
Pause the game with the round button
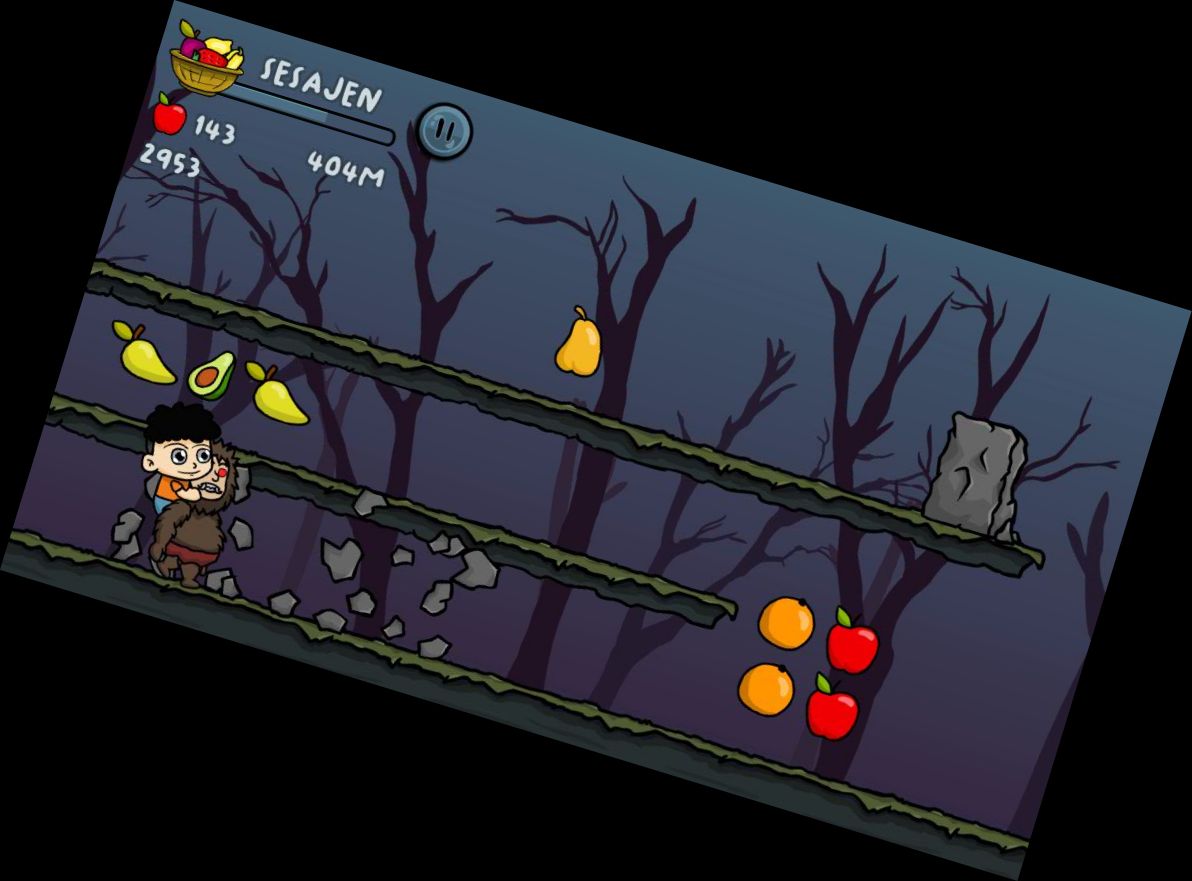tap(444, 130)
